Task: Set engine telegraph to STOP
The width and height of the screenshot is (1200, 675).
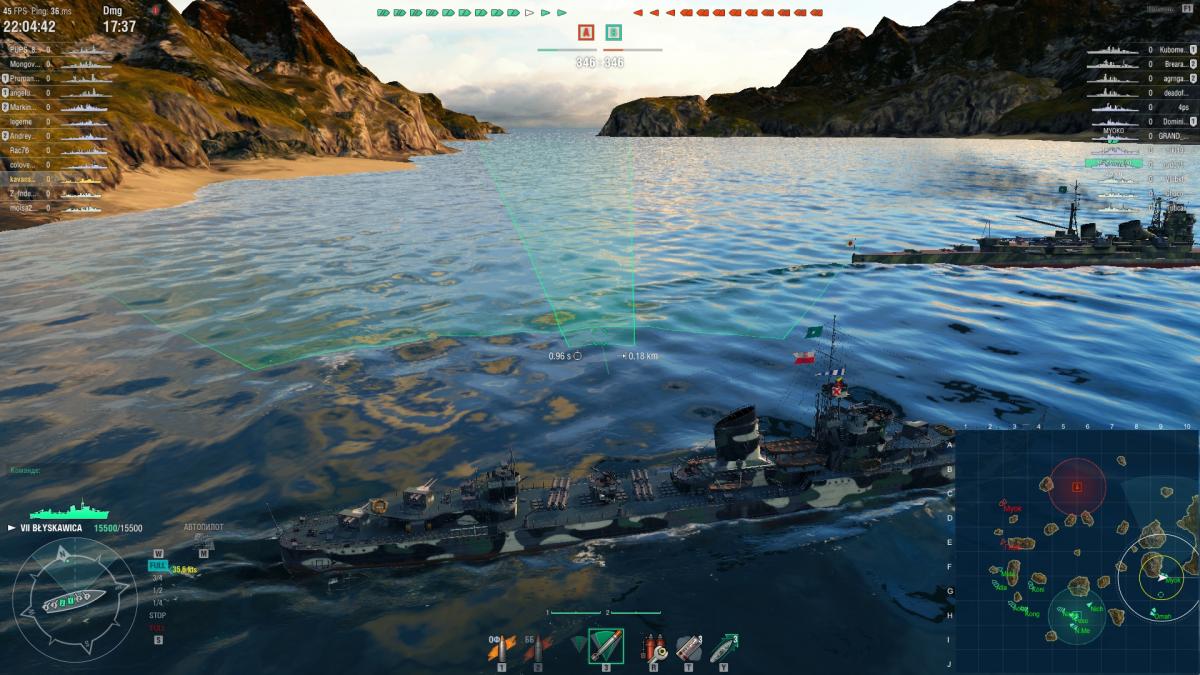Action: 157,616
